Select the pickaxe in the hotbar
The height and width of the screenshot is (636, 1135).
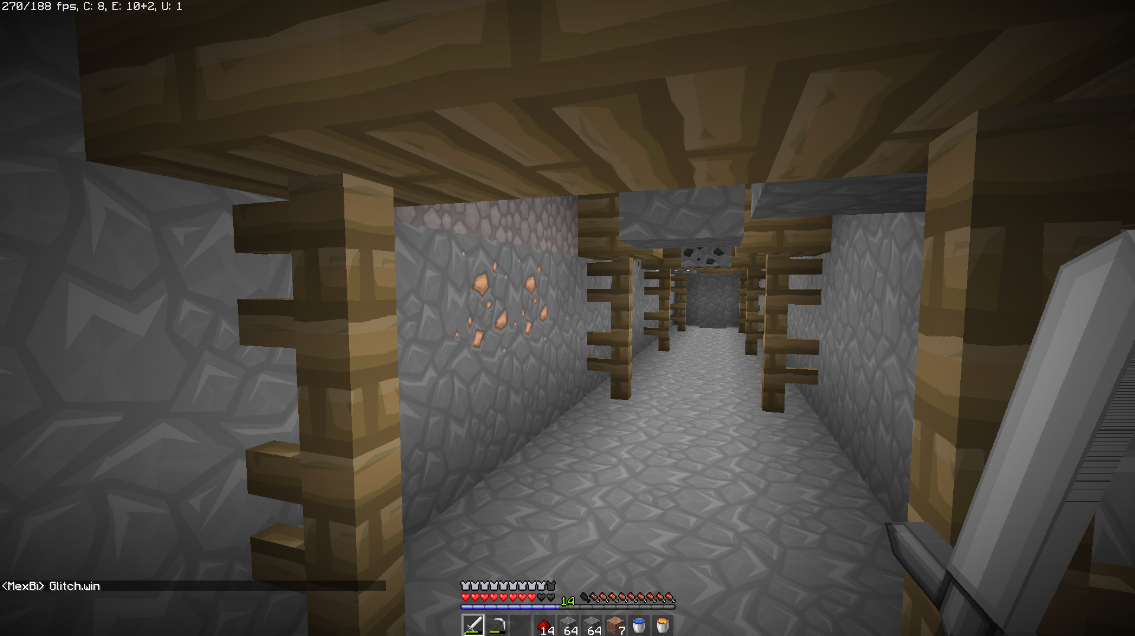click(x=496, y=625)
